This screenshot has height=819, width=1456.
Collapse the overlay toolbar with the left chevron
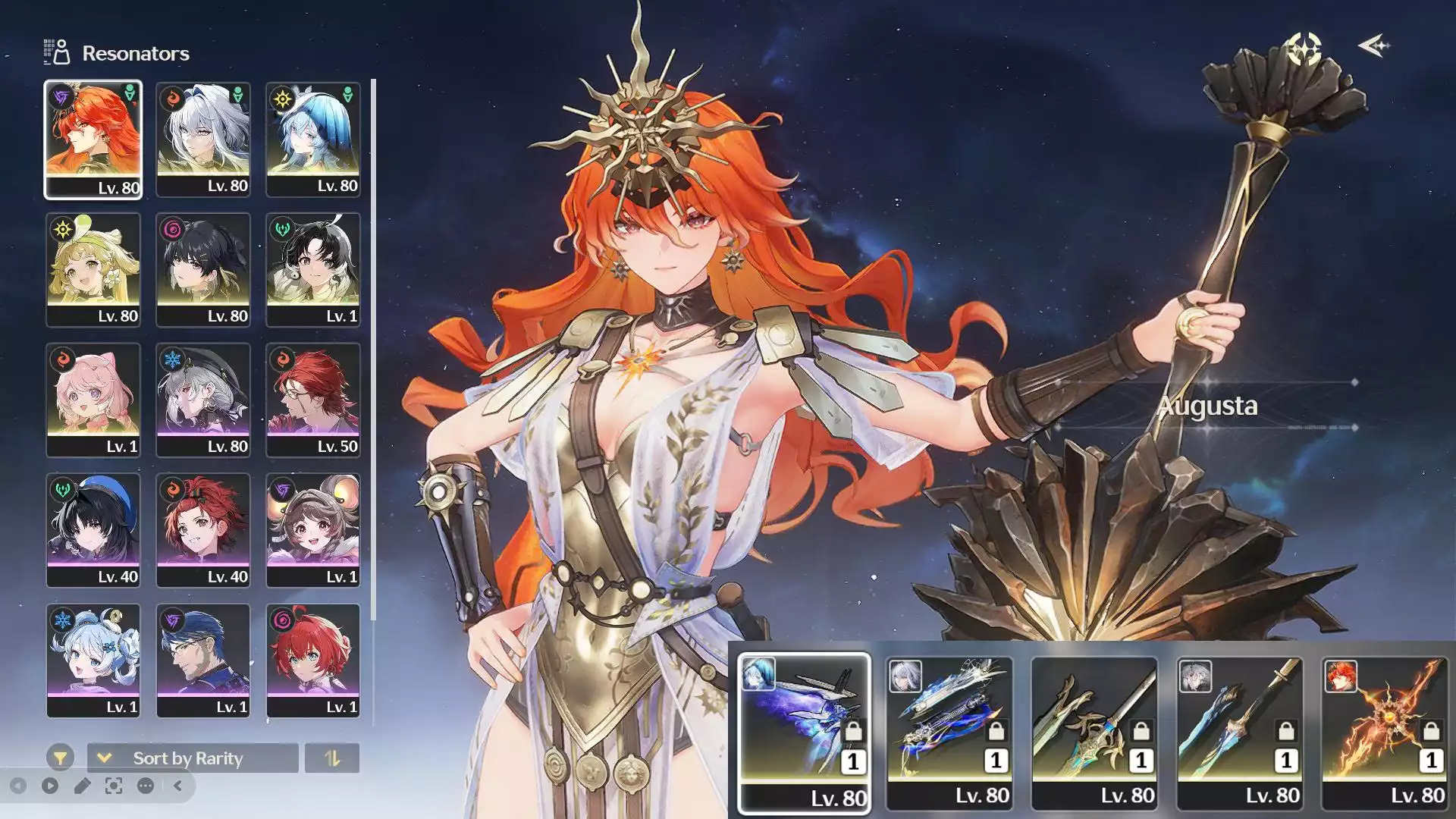point(178,786)
